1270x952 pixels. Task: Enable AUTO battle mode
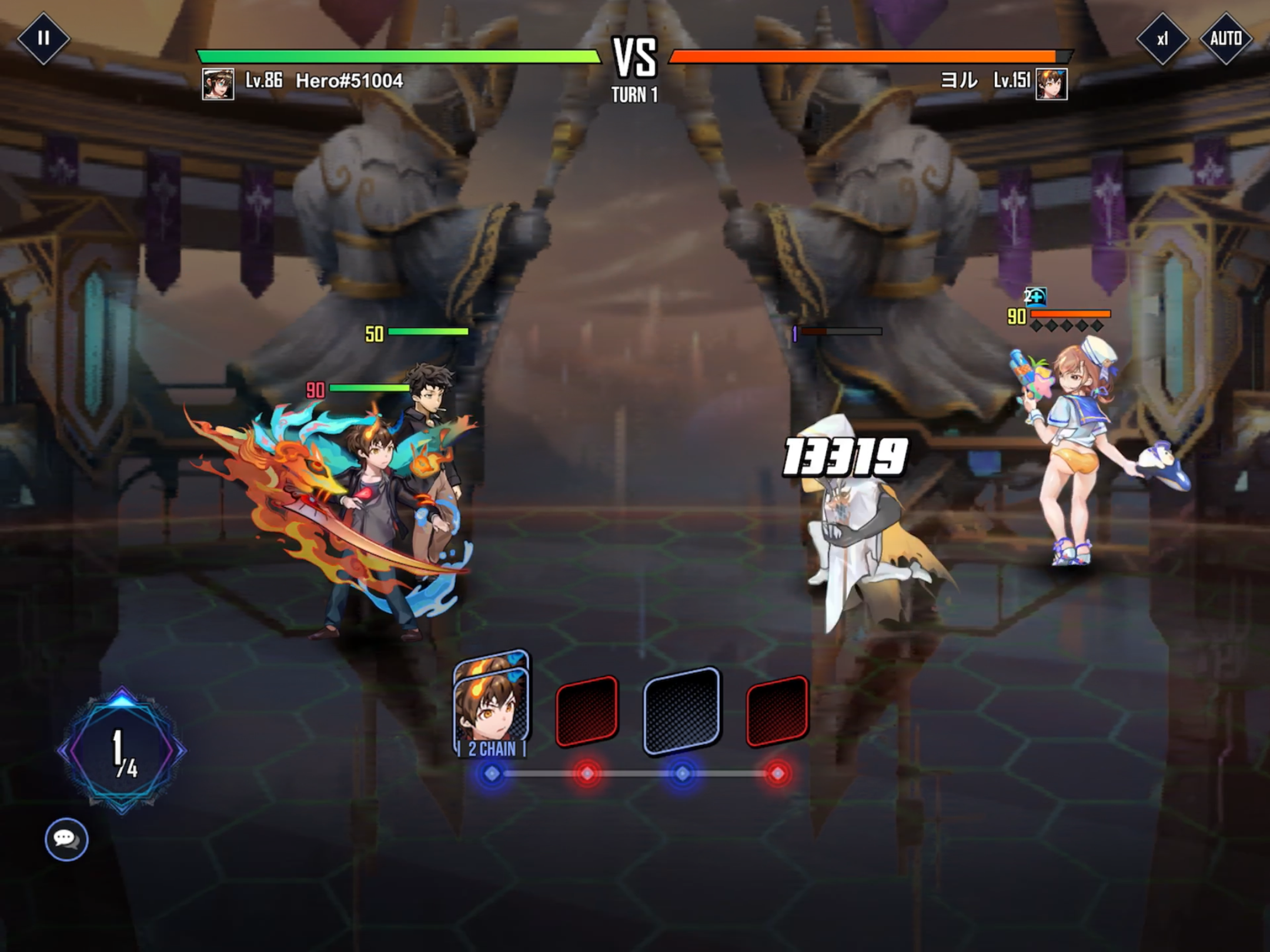point(1225,39)
